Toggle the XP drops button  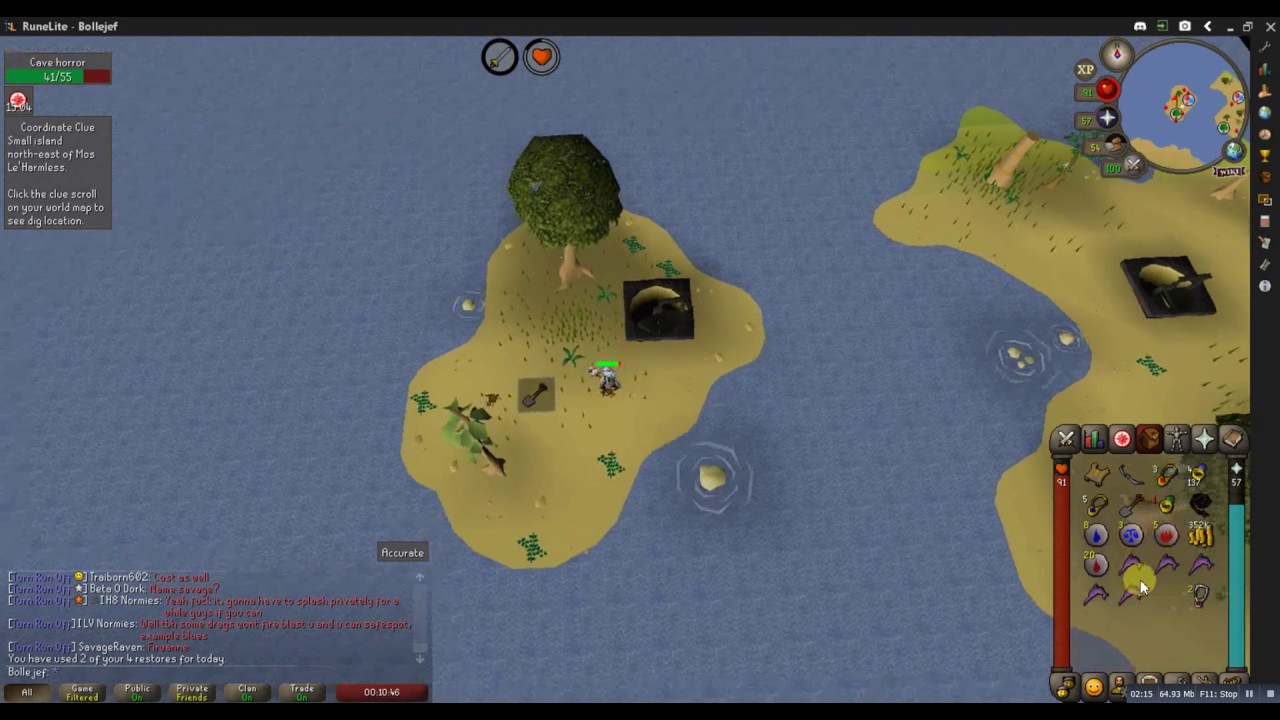[x=1085, y=69]
